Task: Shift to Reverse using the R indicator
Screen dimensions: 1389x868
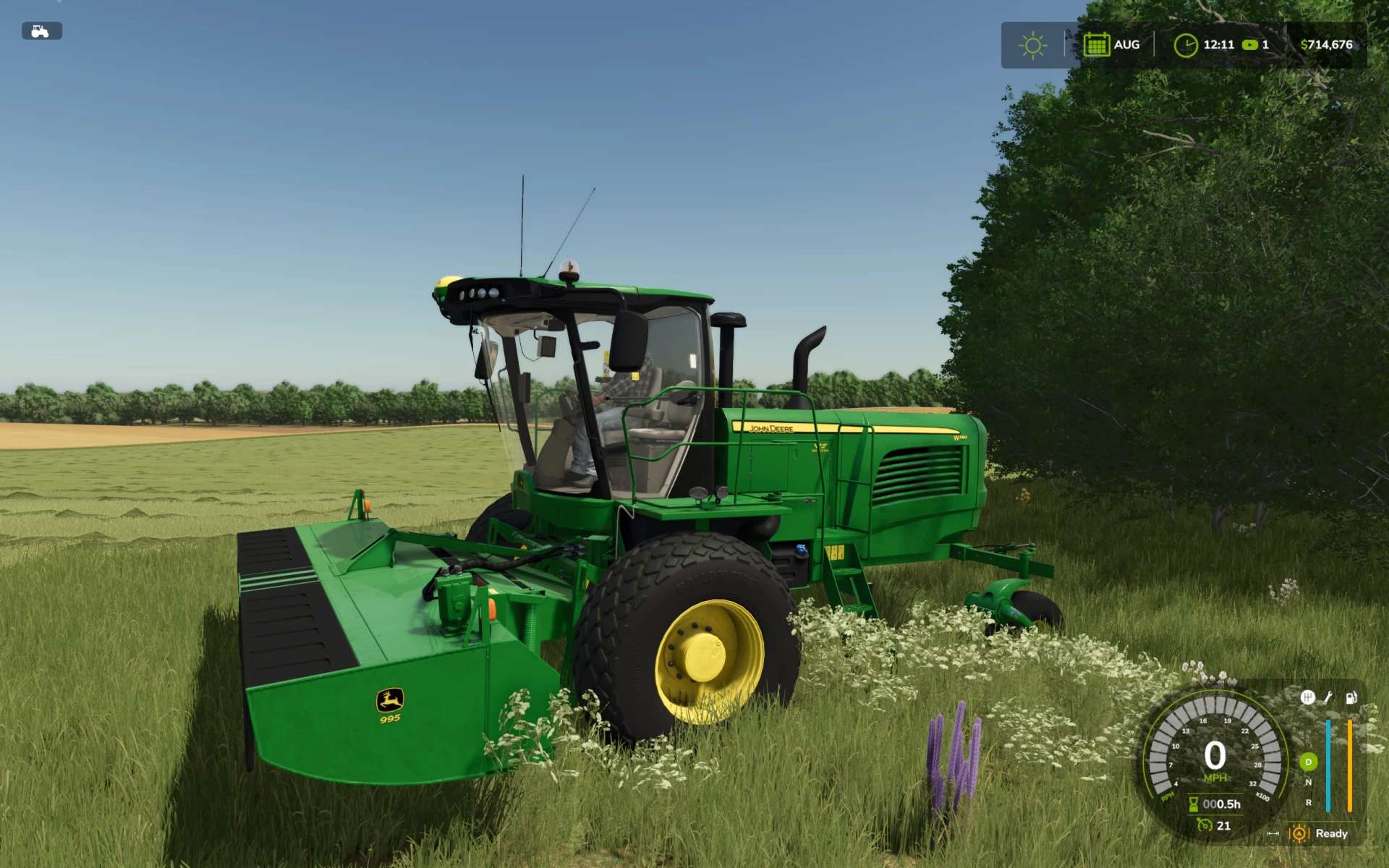Action: point(1308,802)
